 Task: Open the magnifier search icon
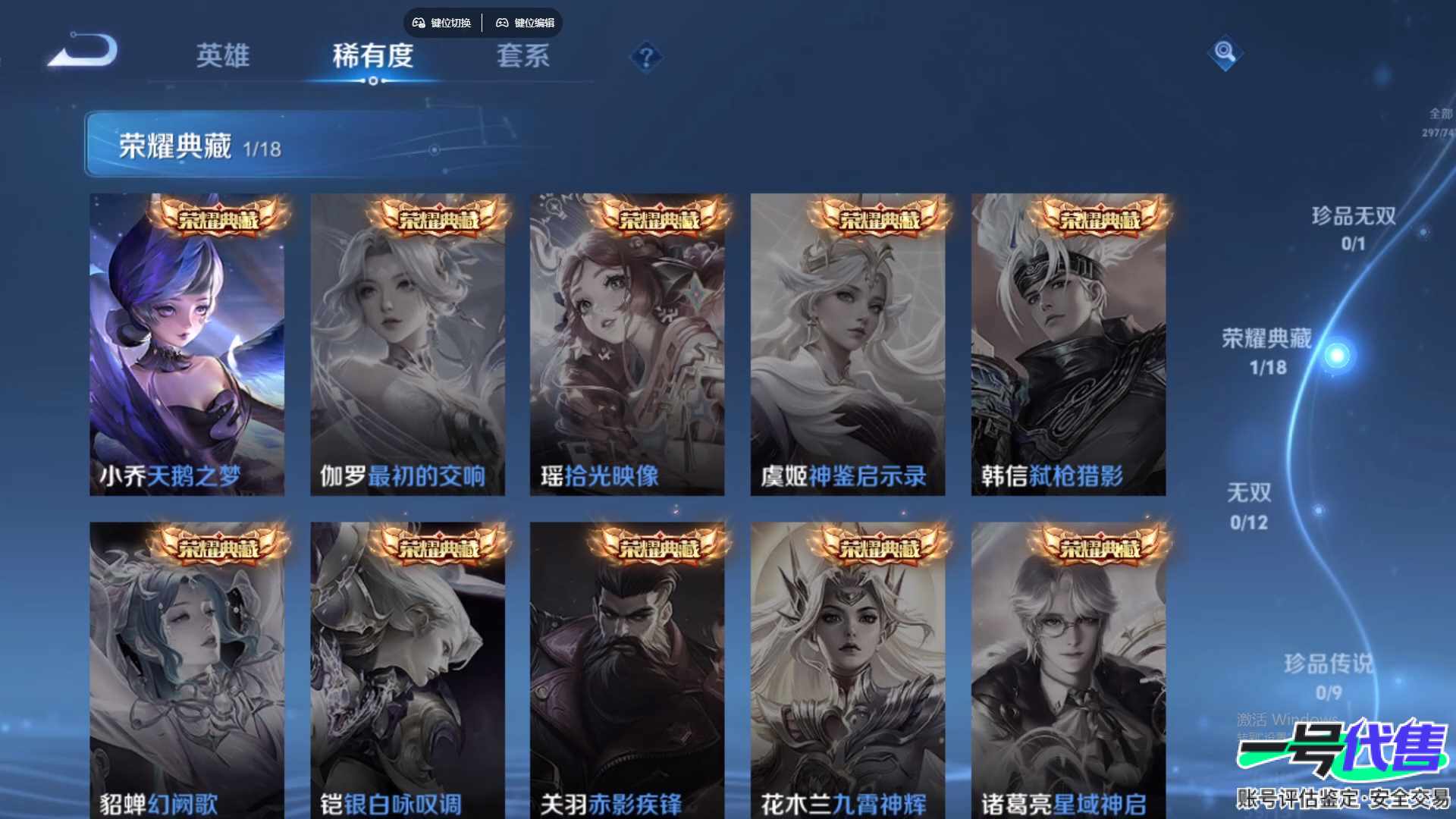(x=1225, y=52)
